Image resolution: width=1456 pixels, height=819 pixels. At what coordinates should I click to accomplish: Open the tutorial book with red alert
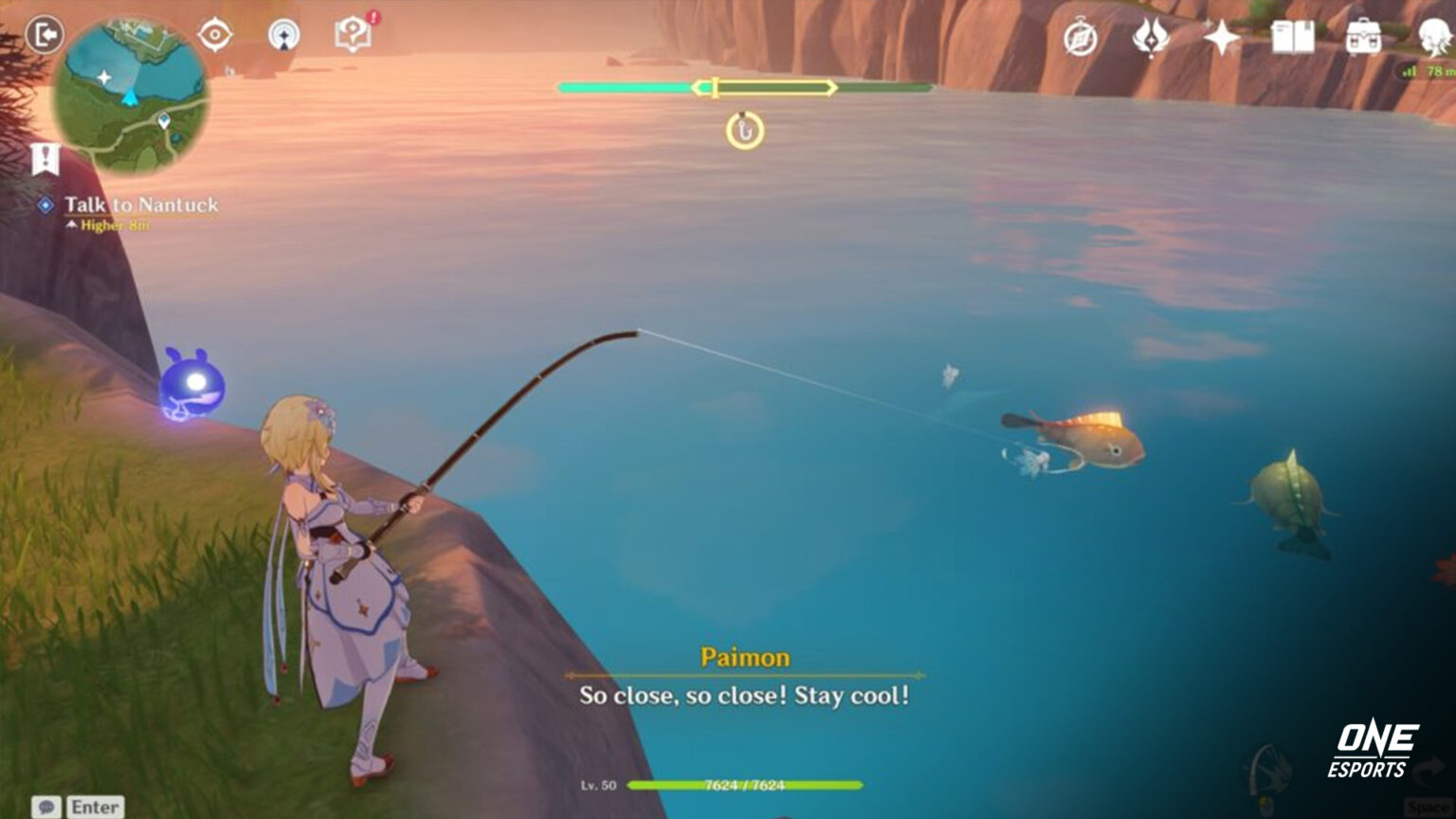pos(353,35)
